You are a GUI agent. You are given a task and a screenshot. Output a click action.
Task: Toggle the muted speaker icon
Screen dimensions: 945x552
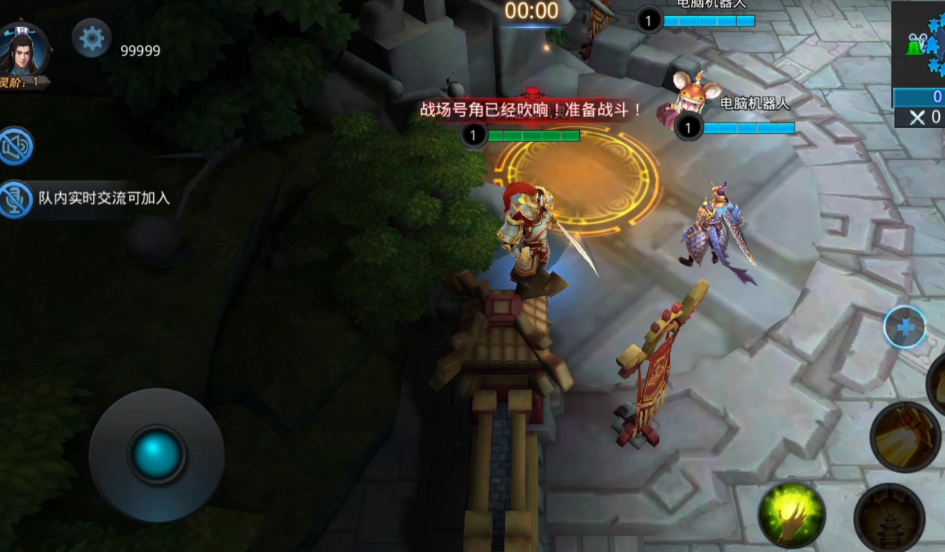point(16,146)
